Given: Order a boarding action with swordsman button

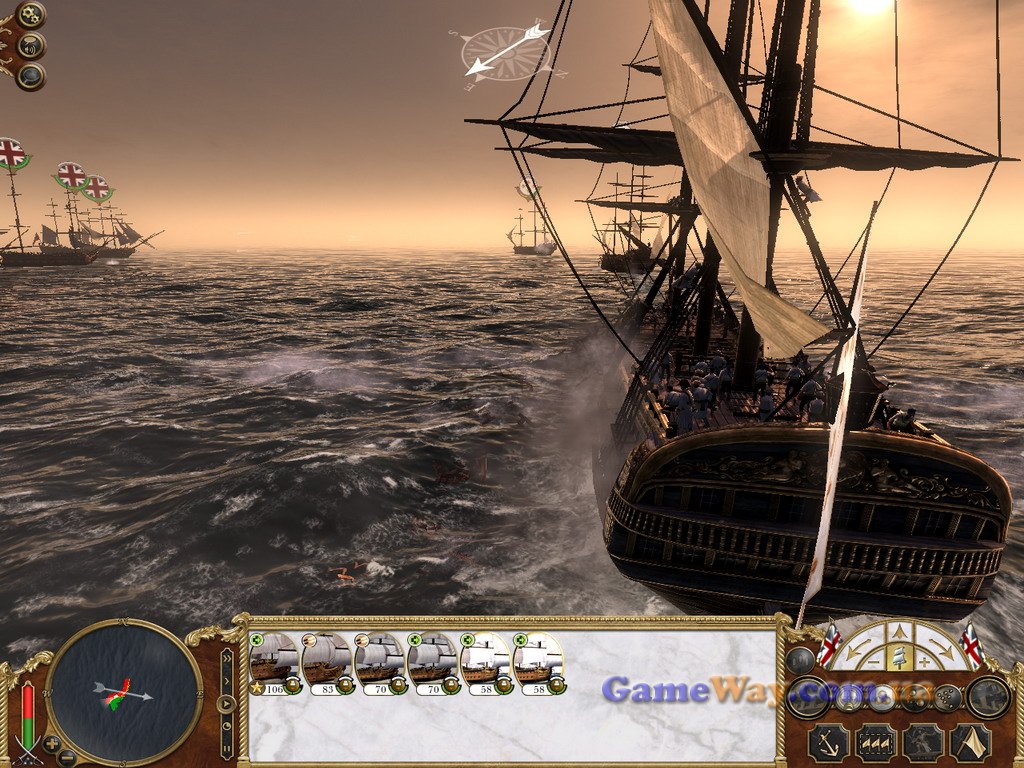Looking at the screenshot, I should [x=923, y=743].
